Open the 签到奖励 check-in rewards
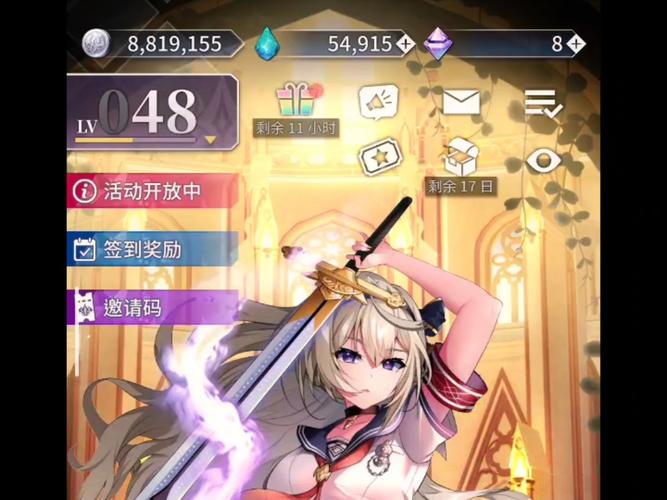This screenshot has height=500, width=667. (150, 249)
